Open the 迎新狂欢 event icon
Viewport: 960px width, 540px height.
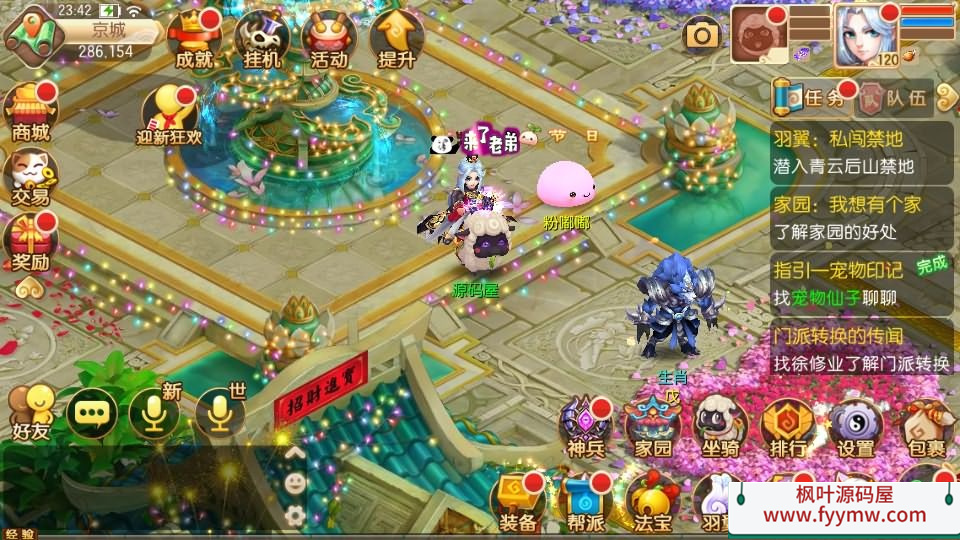(x=168, y=115)
